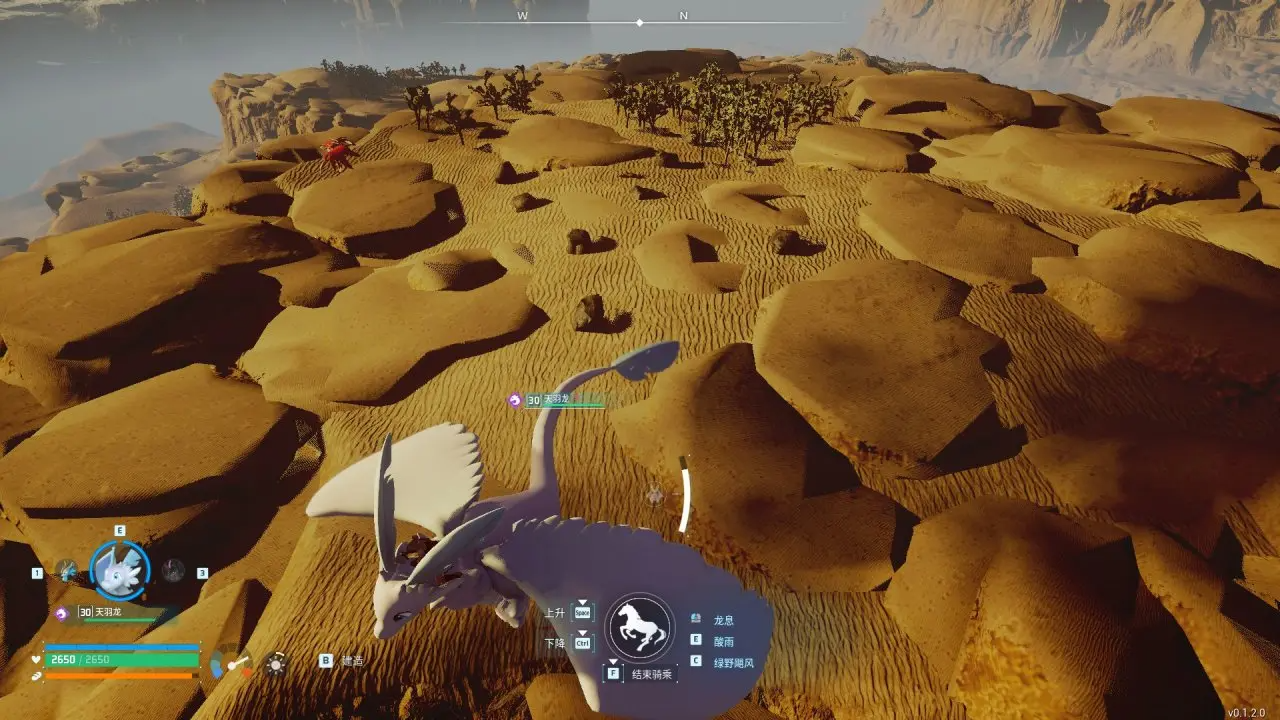Cast the 绿野飓风 skill
1280x720 pixels.
tap(734, 662)
